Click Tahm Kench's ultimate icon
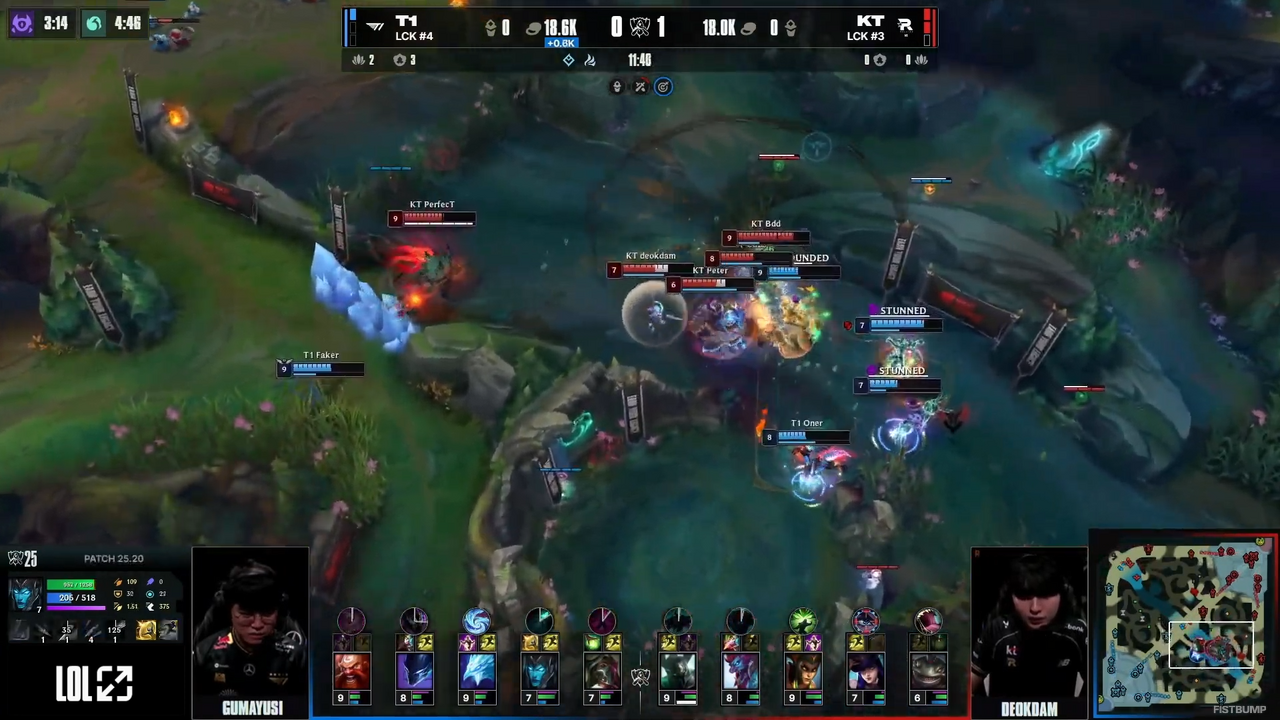Image resolution: width=1280 pixels, height=720 pixels. (927, 621)
